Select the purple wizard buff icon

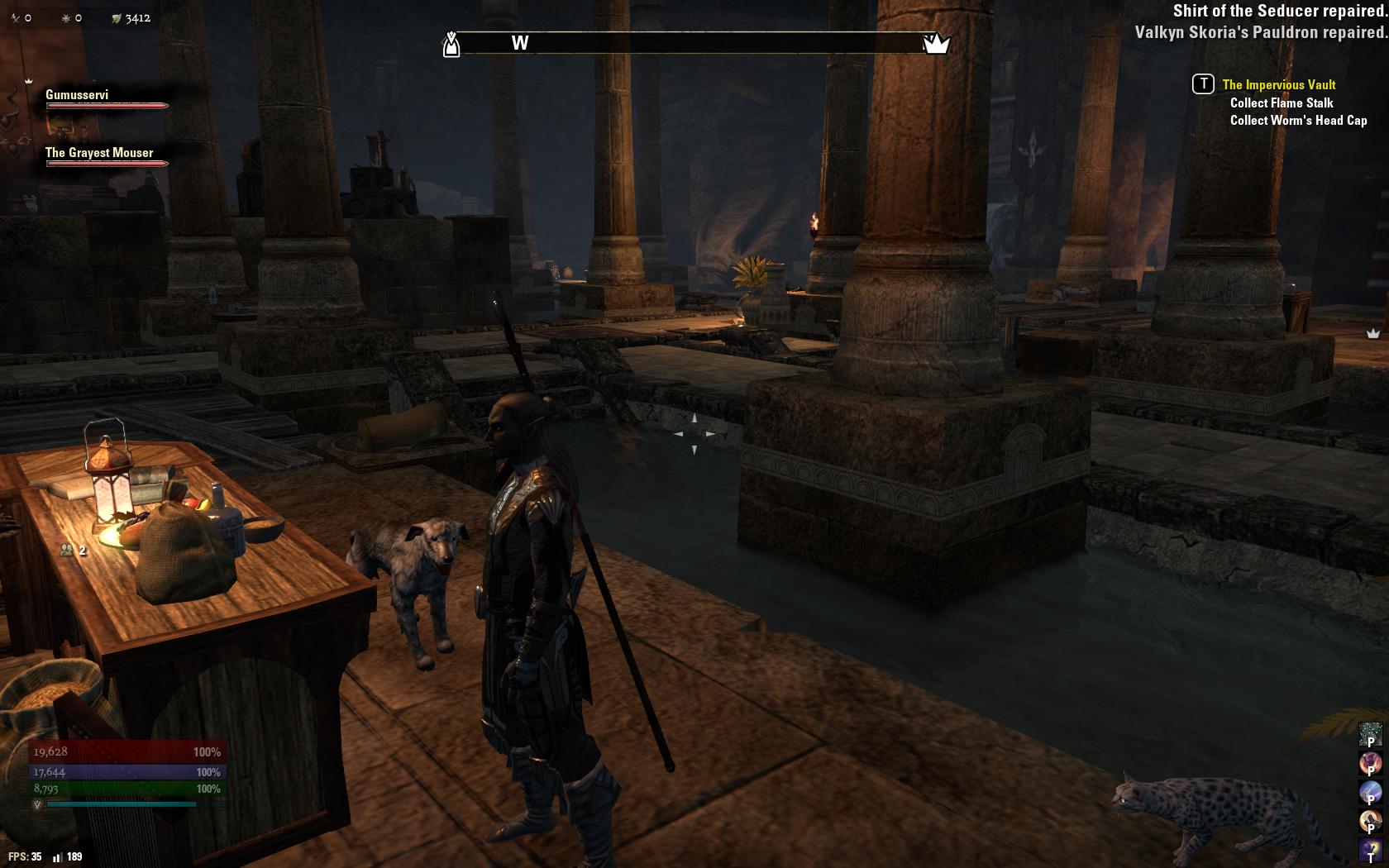point(1370,849)
